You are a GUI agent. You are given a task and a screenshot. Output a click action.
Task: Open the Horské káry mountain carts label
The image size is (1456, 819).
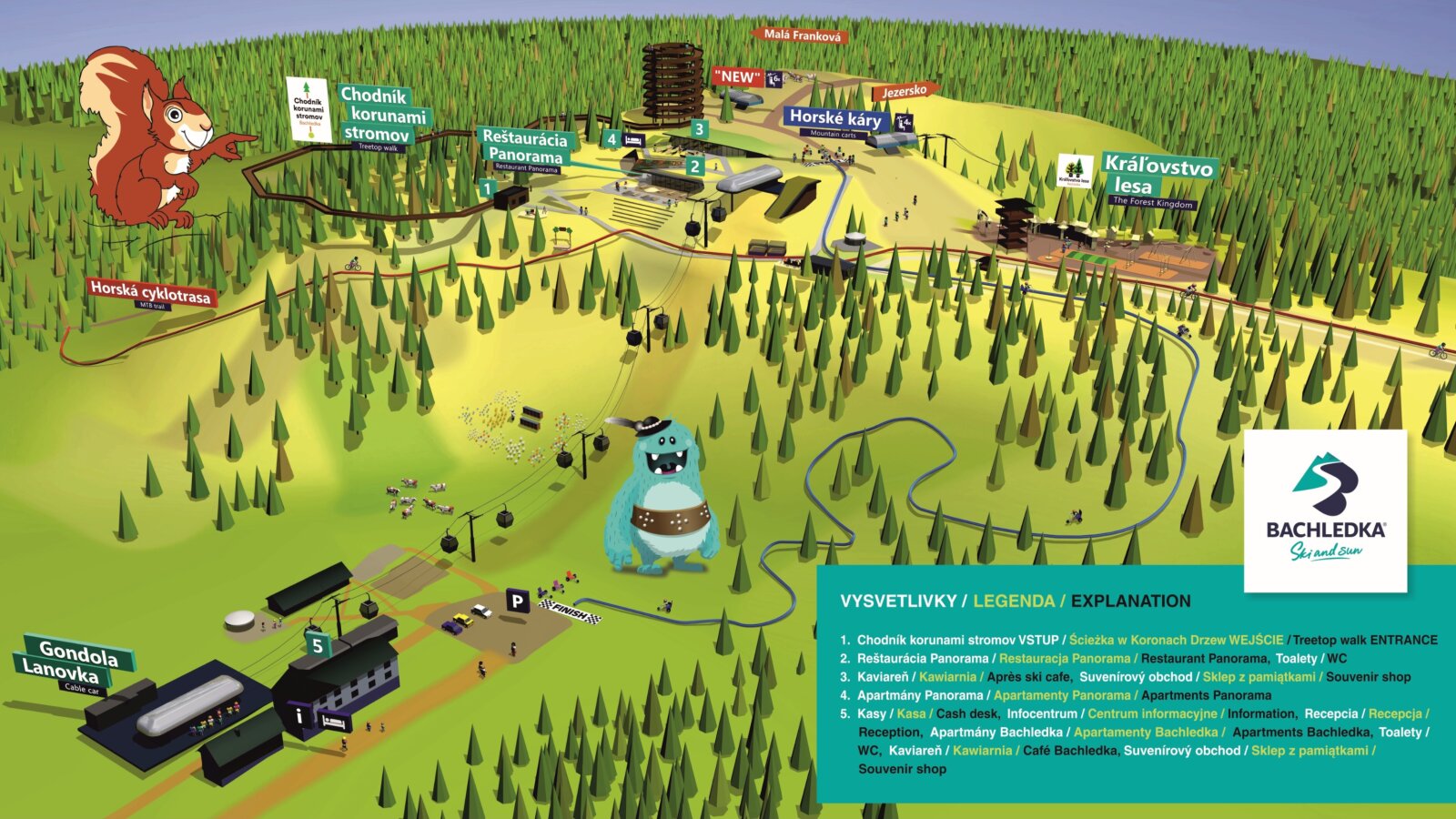(x=835, y=118)
